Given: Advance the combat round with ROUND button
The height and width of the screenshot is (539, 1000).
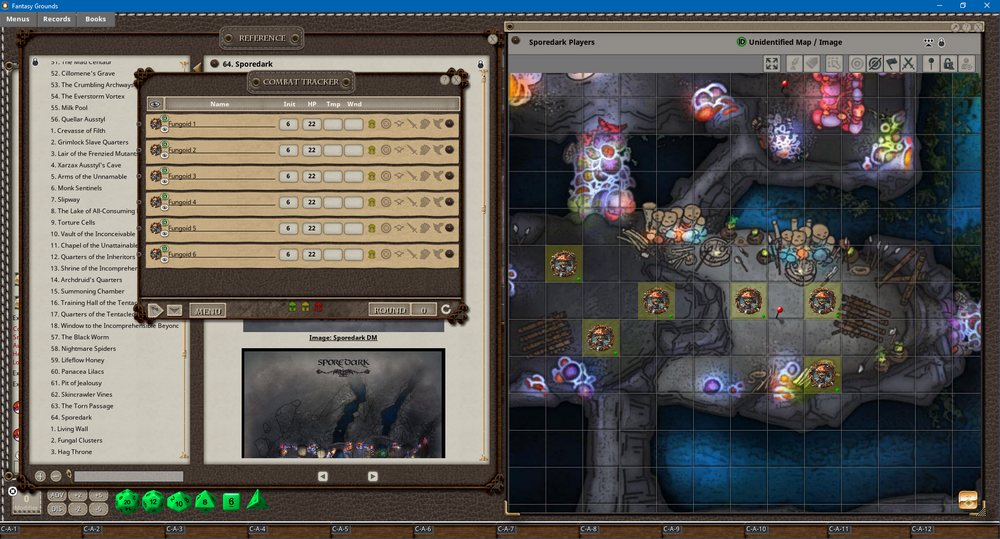Looking at the screenshot, I should point(389,310).
